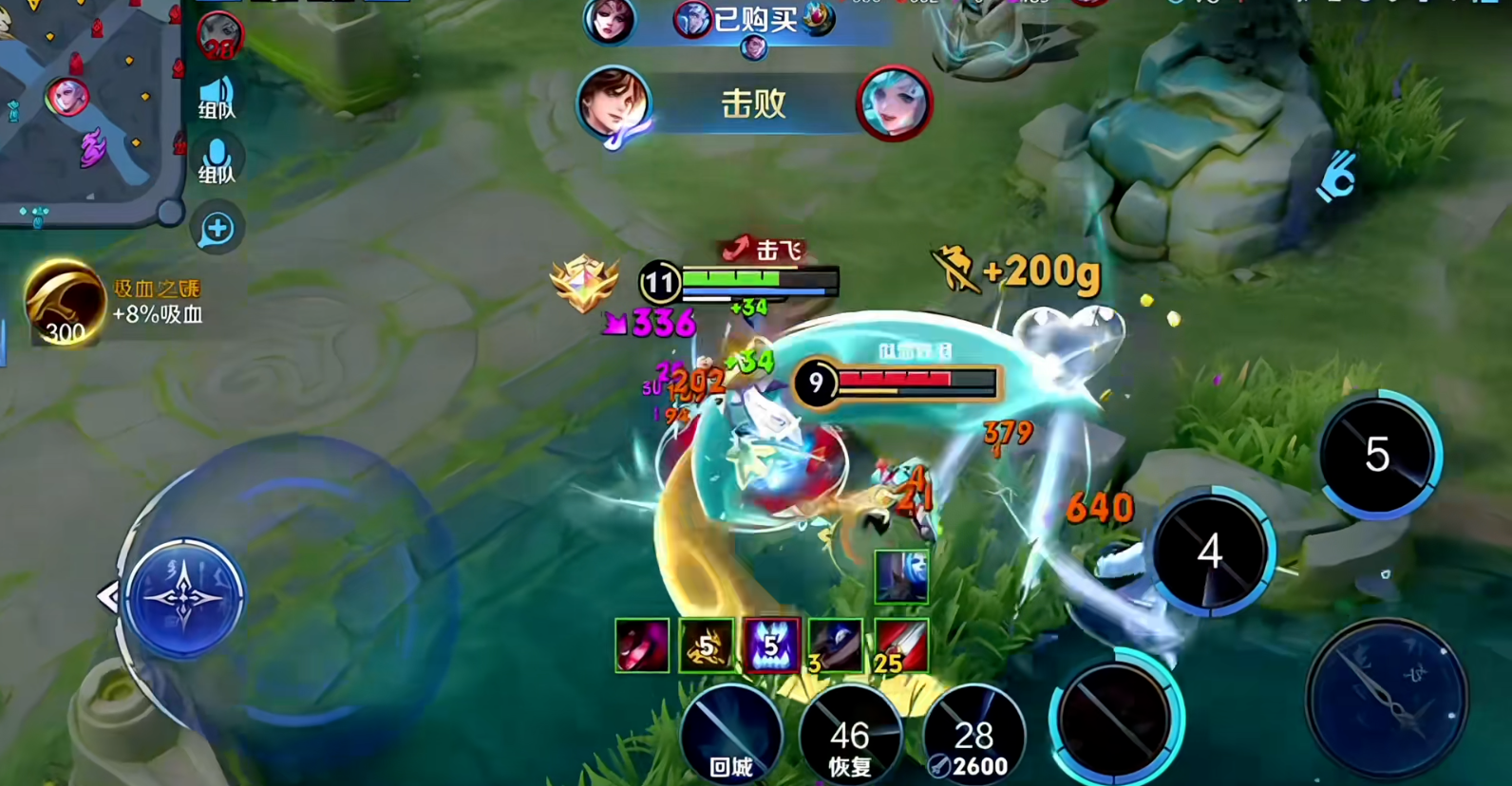Click the movement joystick center
The height and width of the screenshot is (786, 1512).
pos(184,598)
